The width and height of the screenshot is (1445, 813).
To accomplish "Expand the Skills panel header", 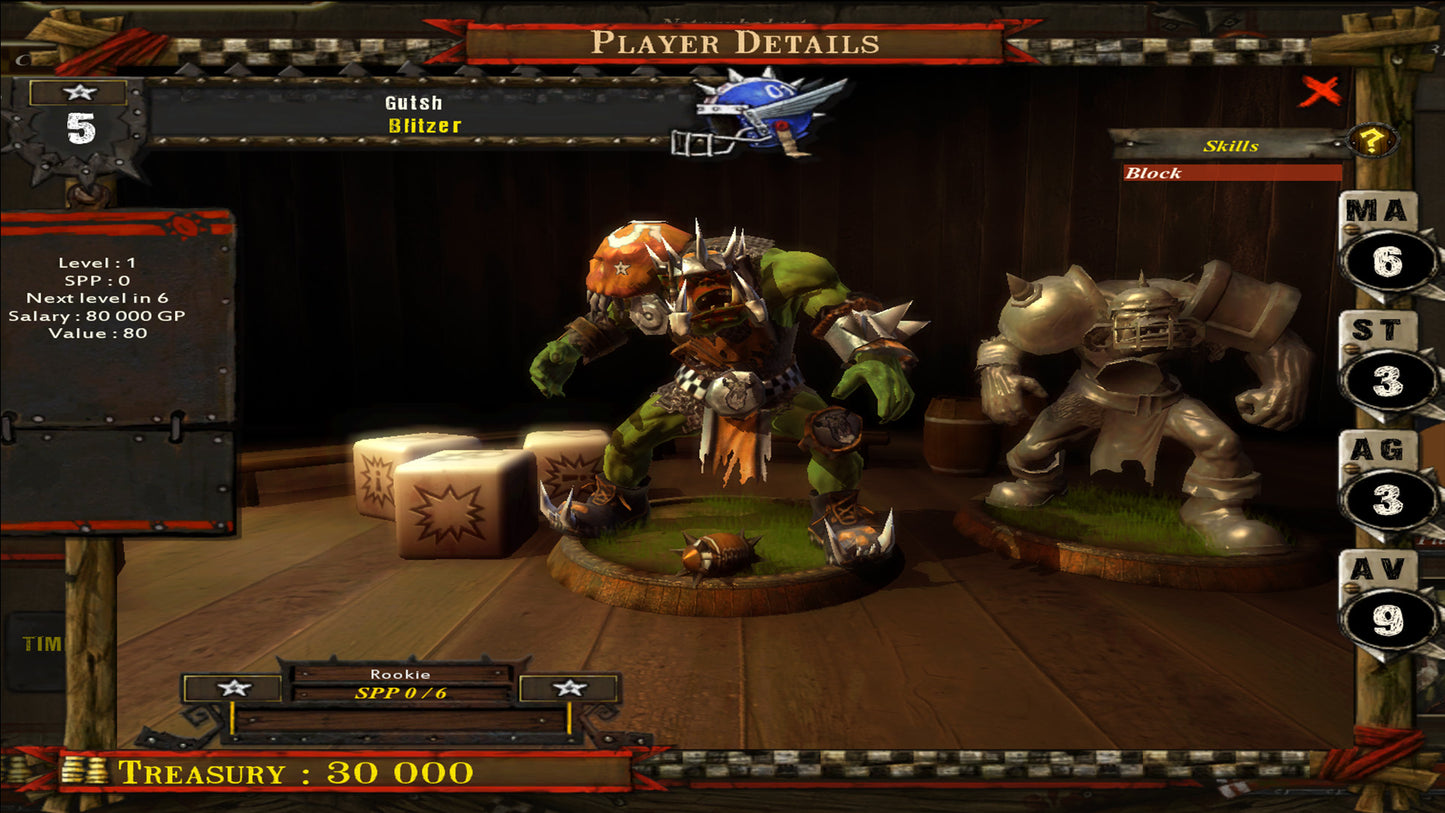I will pyautogui.click(x=1231, y=147).
